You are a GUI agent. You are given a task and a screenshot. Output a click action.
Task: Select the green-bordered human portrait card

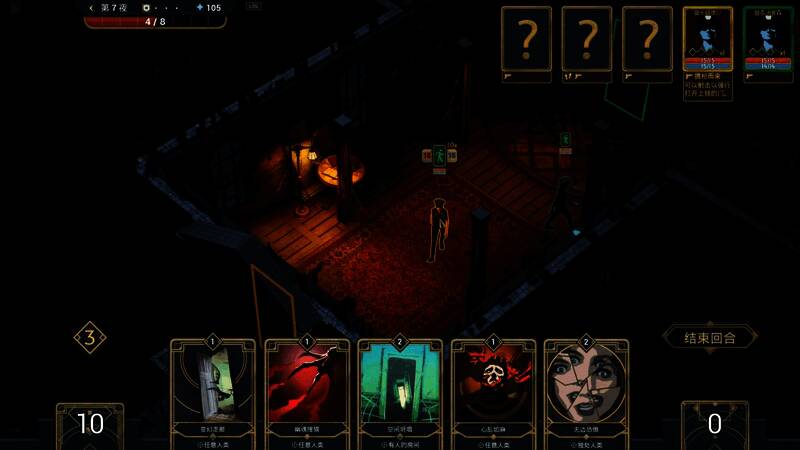coord(768,42)
